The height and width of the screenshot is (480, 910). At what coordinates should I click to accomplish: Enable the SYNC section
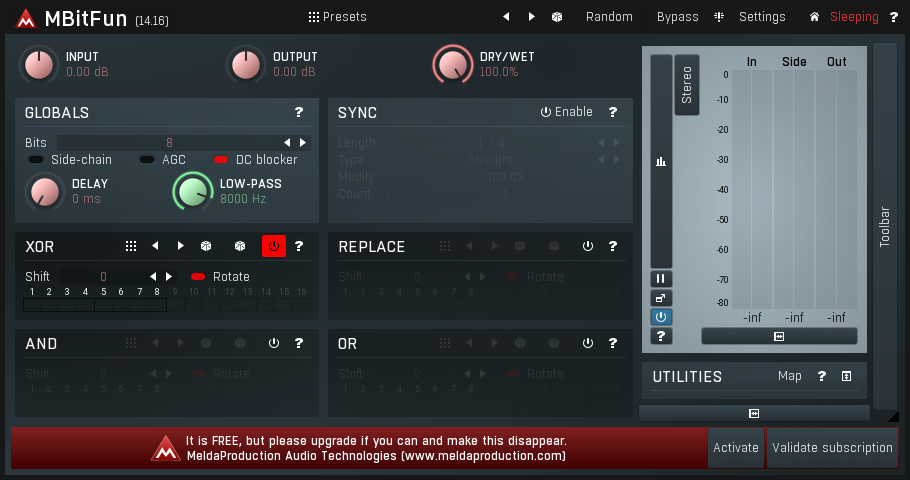[x=567, y=112]
